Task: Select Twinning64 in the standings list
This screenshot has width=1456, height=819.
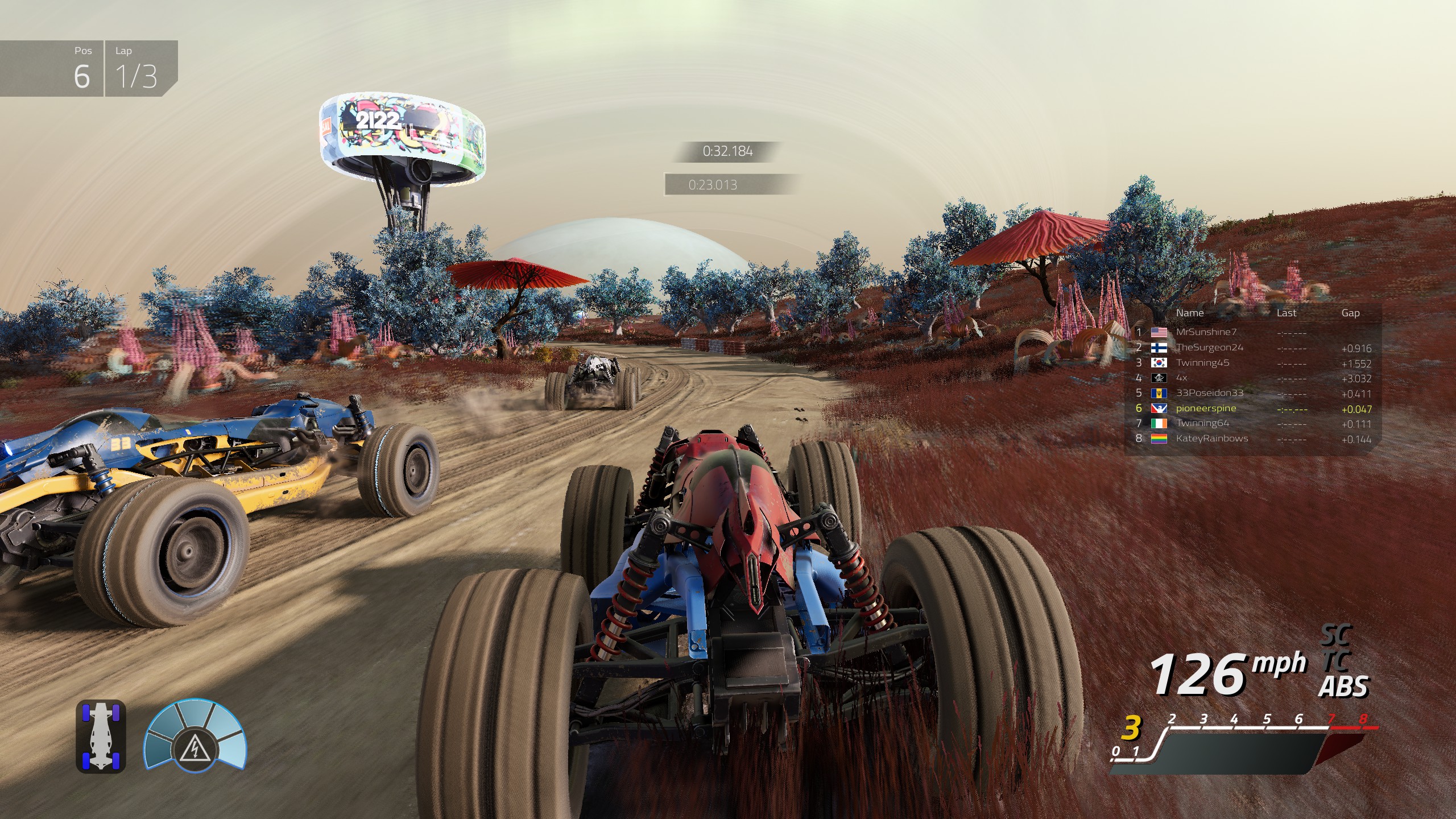Action: point(1202,423)
